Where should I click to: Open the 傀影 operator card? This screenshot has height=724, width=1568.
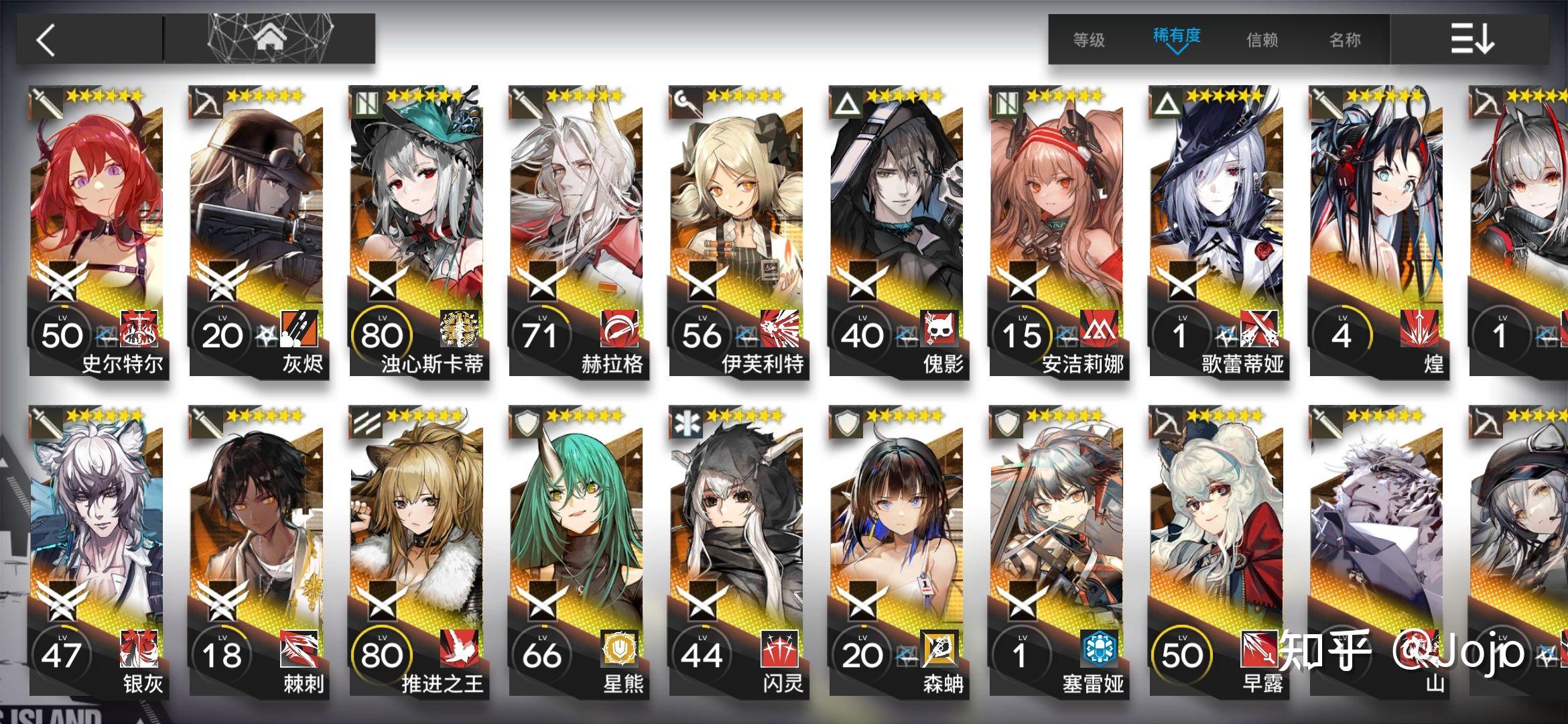pyautogui.click(x=897, y=231)
